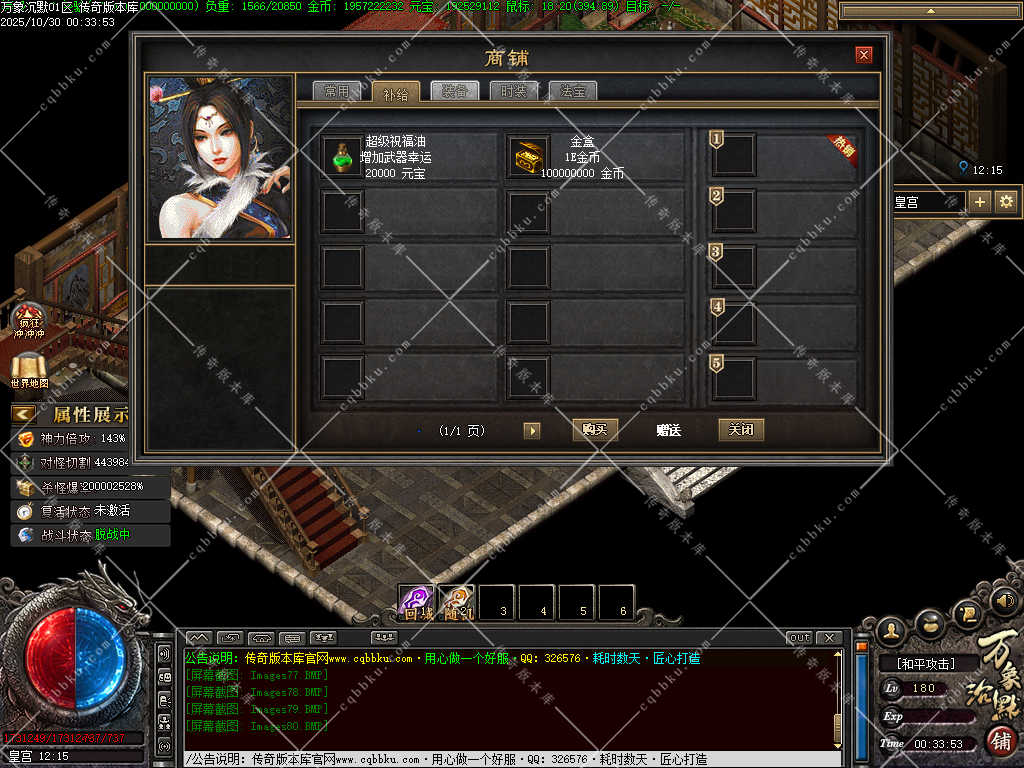This screenshot has width=1024, height=768.
Task: Show the 时装 fashion tab
Action: pos(514,91)
